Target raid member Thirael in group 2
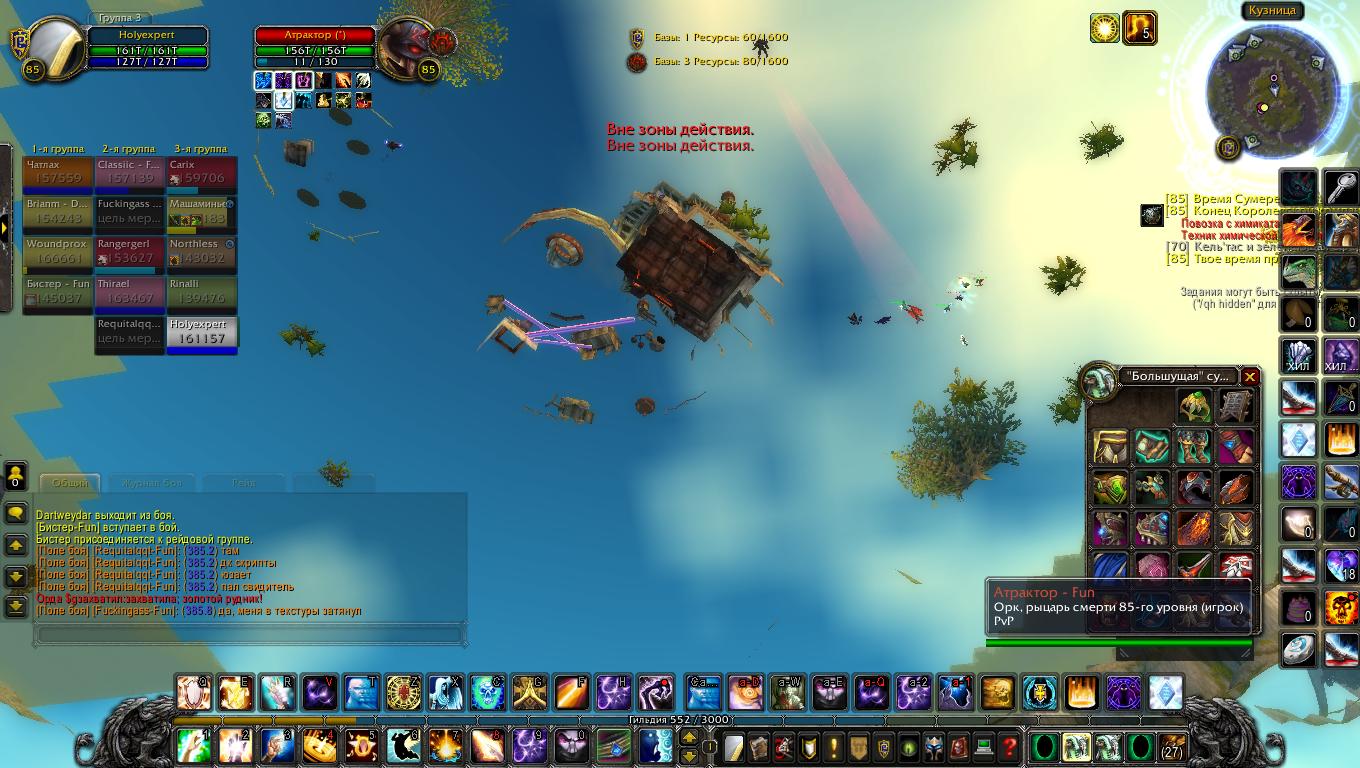The image size is (1360, 768). pyautogui.click(x=130, y=292)
